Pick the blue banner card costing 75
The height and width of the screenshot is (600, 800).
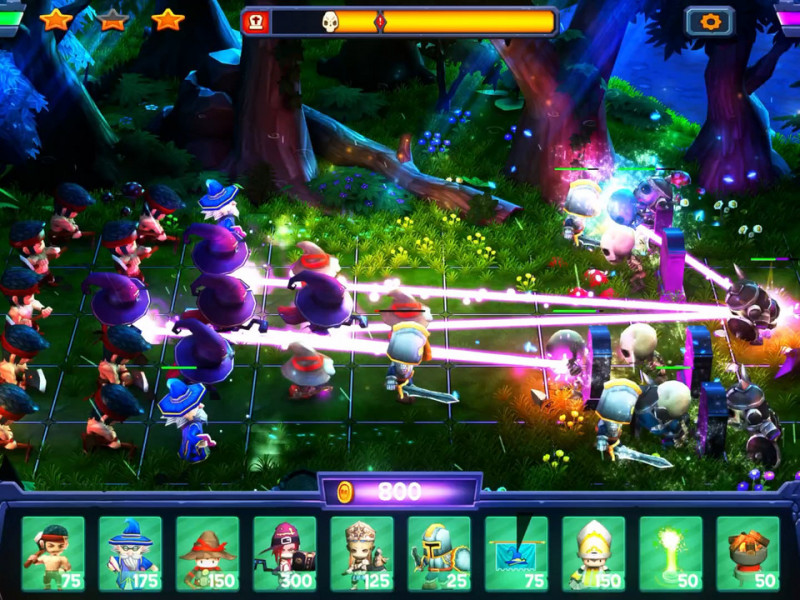(516, 553)
